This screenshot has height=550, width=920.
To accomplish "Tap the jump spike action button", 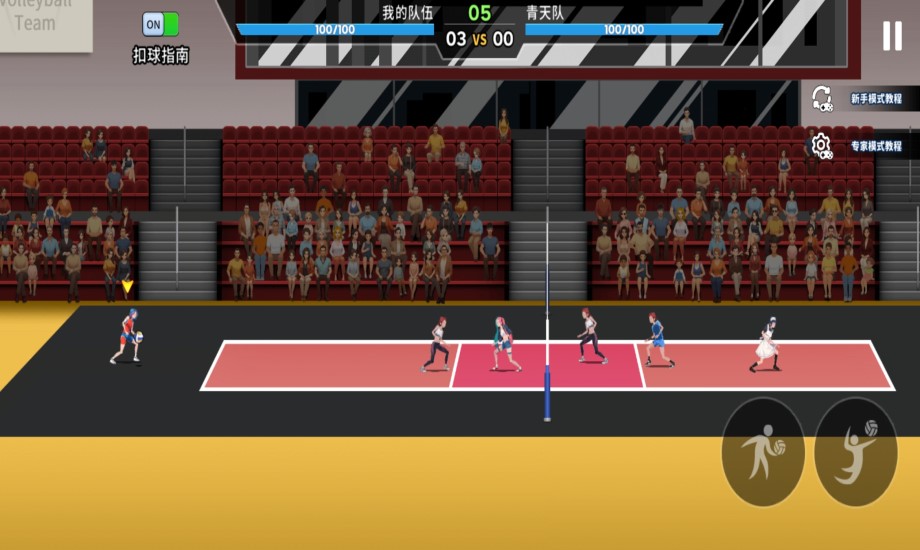I will pyautogui.click(x=855, y=452).
